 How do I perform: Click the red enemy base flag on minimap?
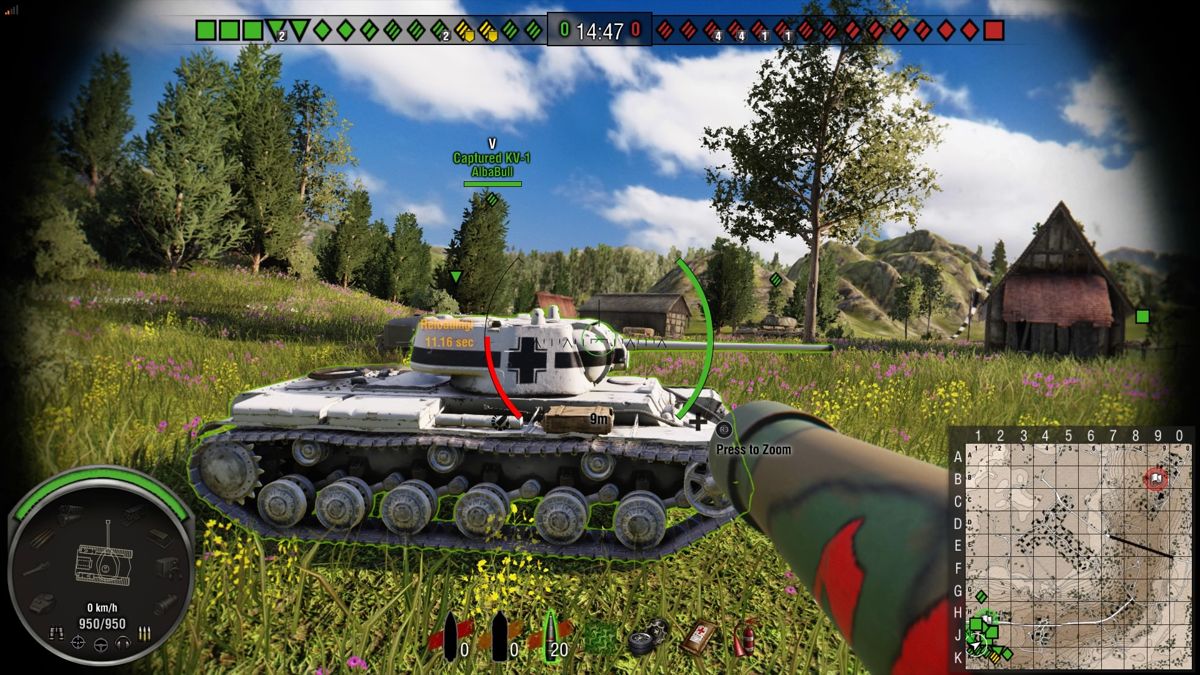[x=1156, y=479]
